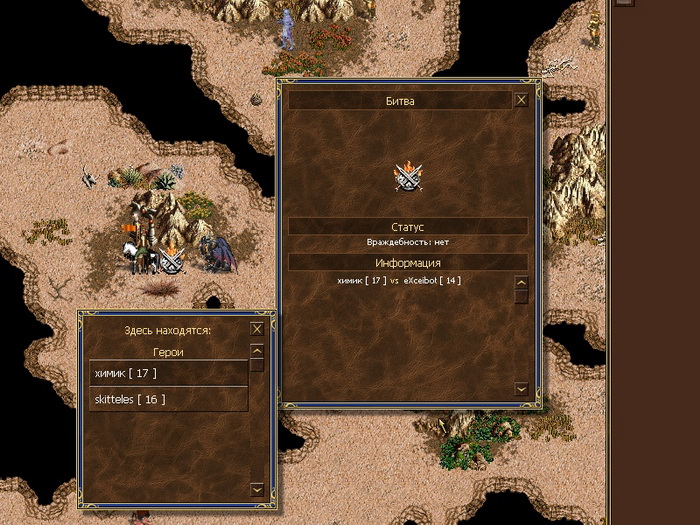Select hero химик [ 17 ] in the heroes list

(x=168, y=373)
